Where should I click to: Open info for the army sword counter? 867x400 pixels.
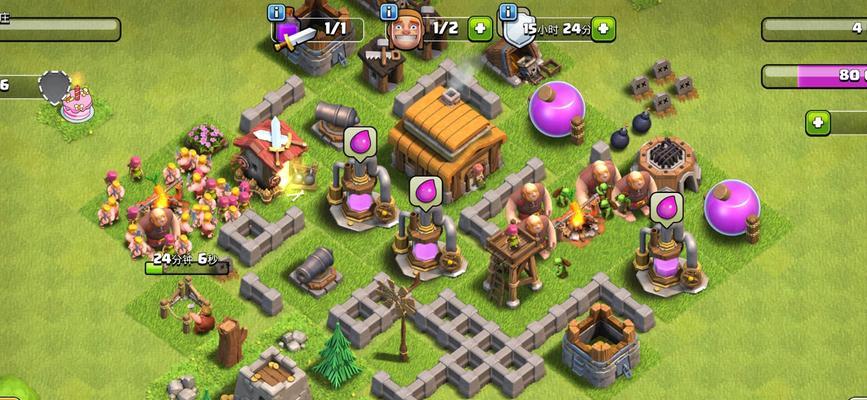(x=277, y=12)
